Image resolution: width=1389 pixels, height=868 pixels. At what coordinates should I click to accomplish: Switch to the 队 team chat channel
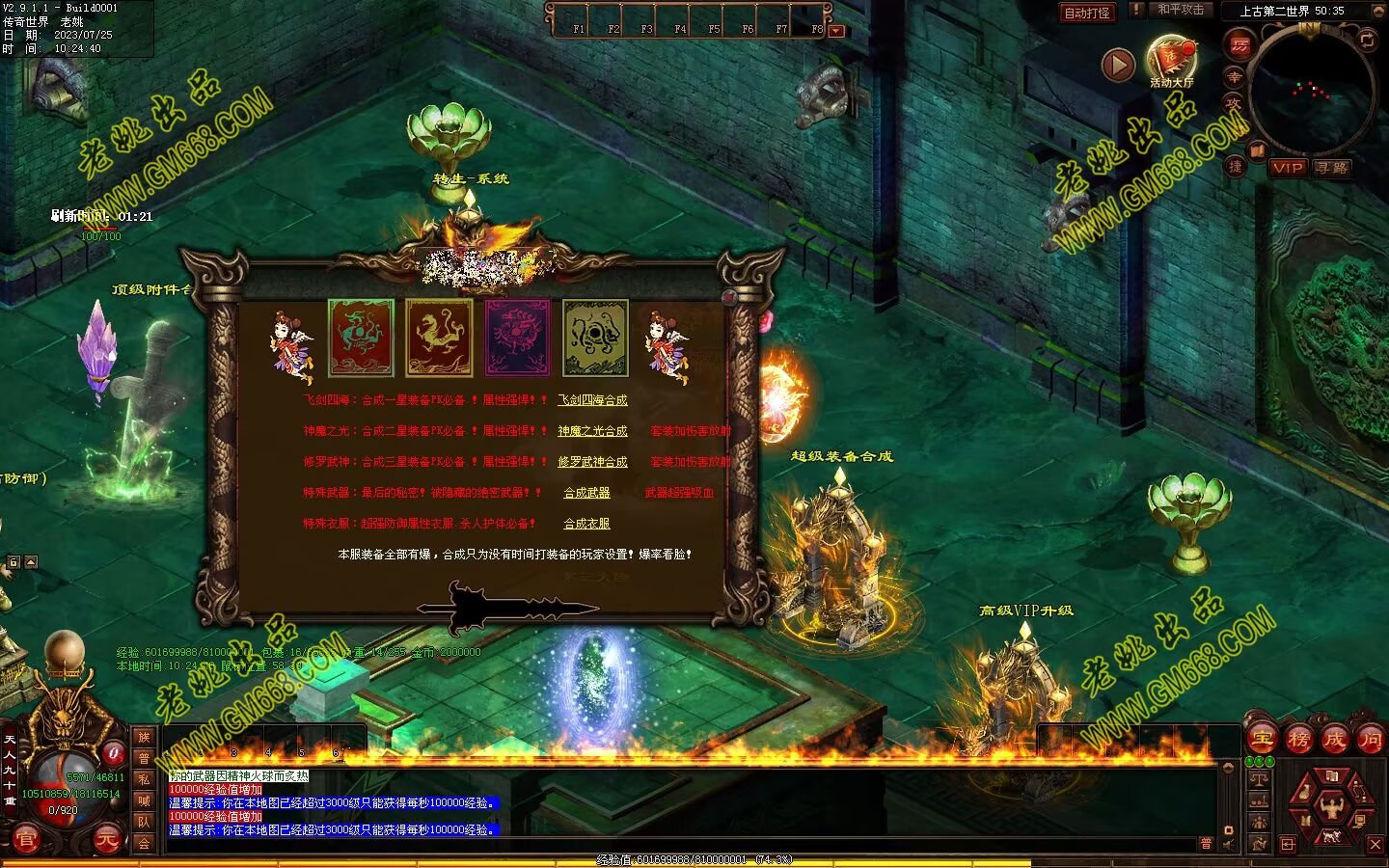coord(144,822)
